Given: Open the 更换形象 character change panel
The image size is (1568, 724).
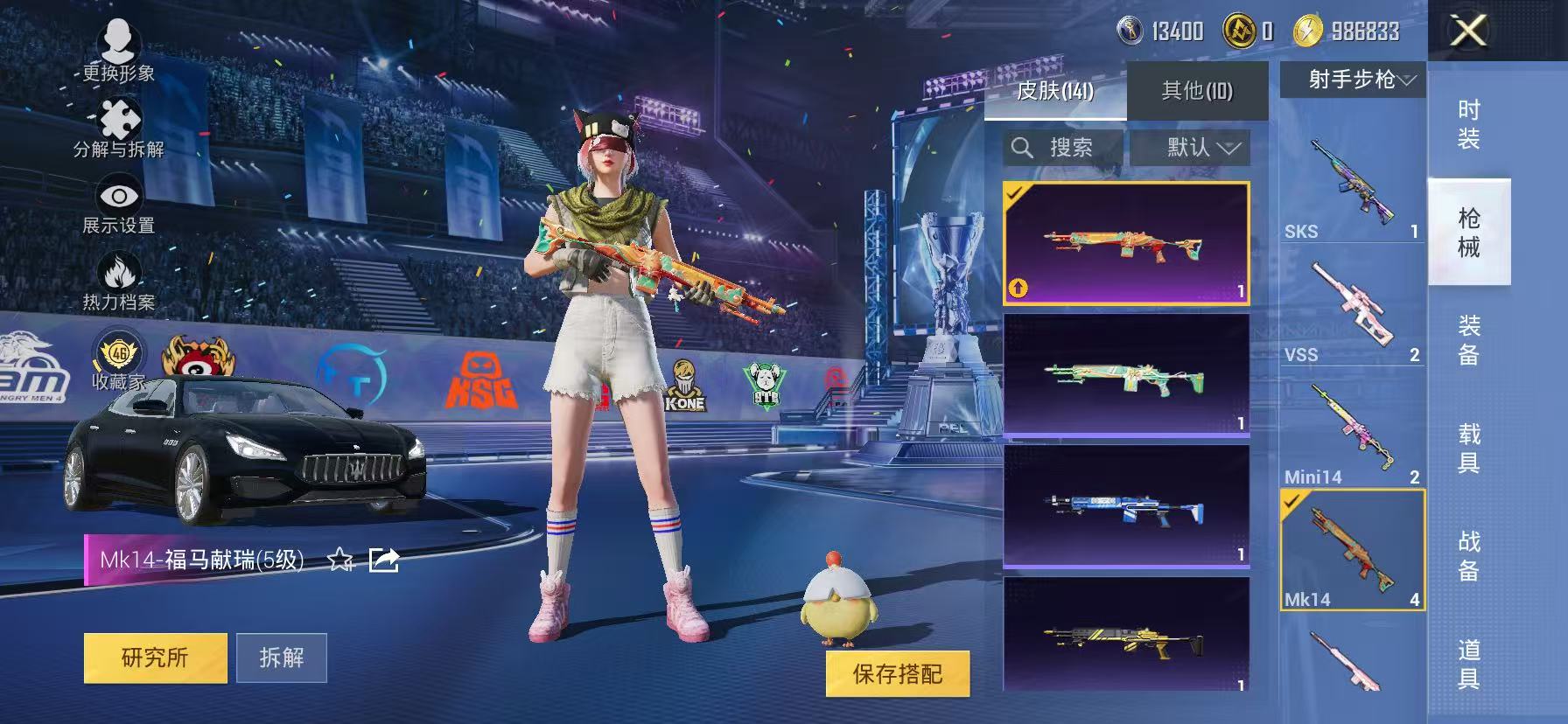Looking at the screenshot, I should [120, 41].
